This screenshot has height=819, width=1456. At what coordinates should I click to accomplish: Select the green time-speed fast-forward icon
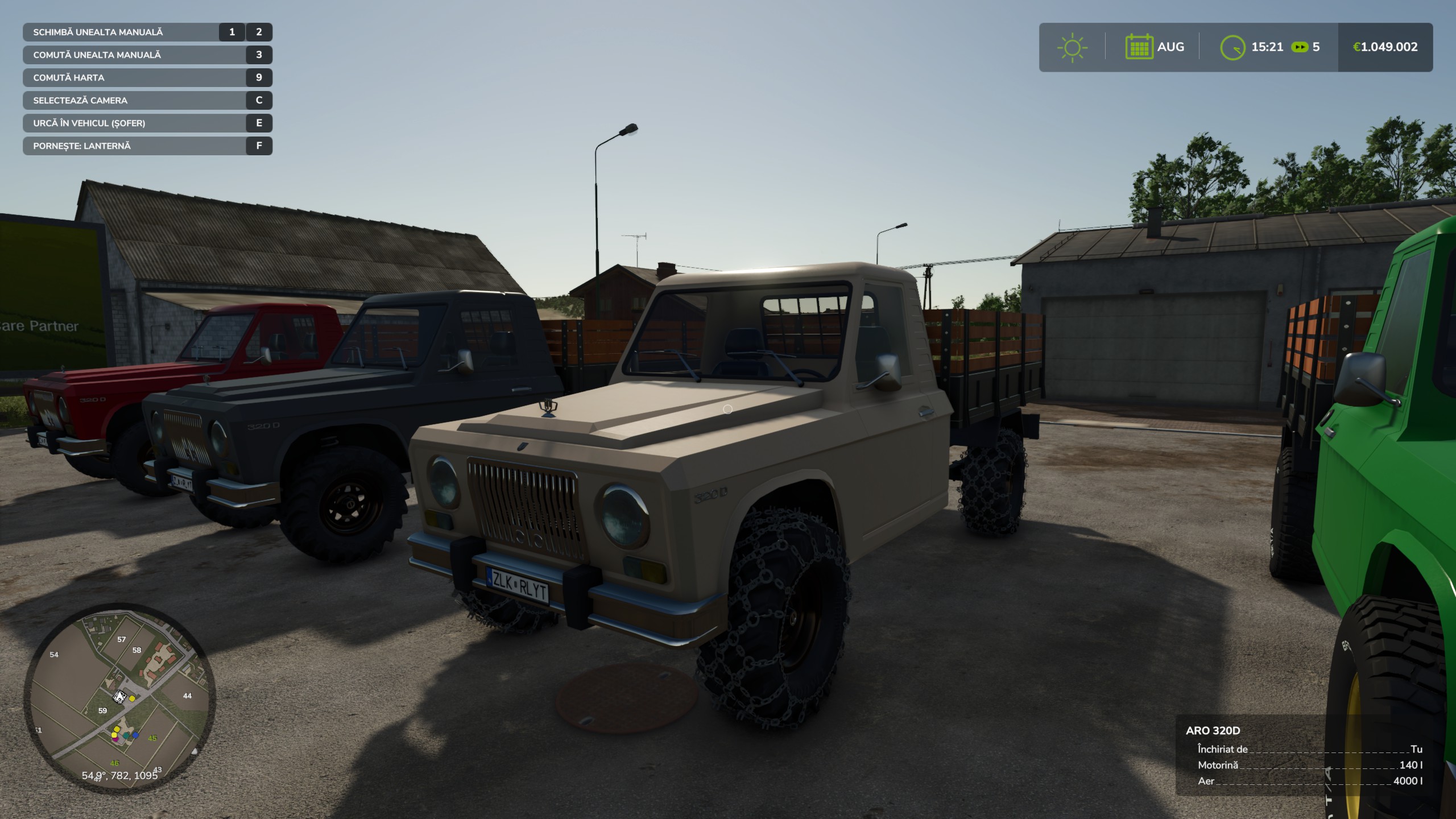click(1300, 47)
